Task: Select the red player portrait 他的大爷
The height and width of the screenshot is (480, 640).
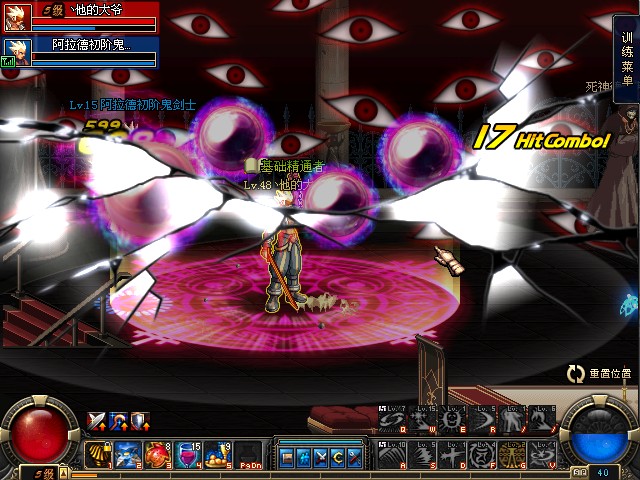Action: coord(16,17)
